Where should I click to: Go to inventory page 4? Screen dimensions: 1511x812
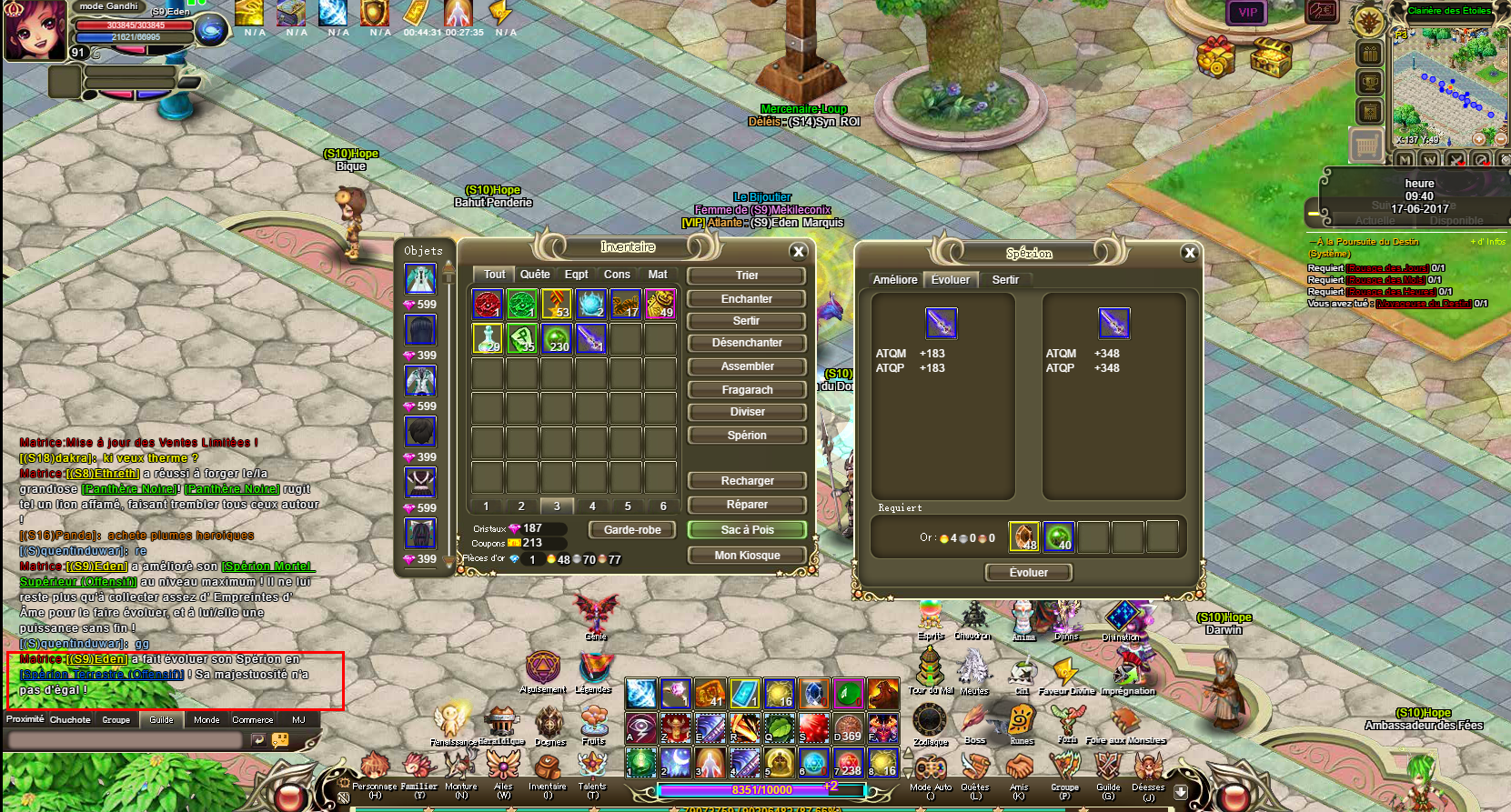click(x=592, y=506)
